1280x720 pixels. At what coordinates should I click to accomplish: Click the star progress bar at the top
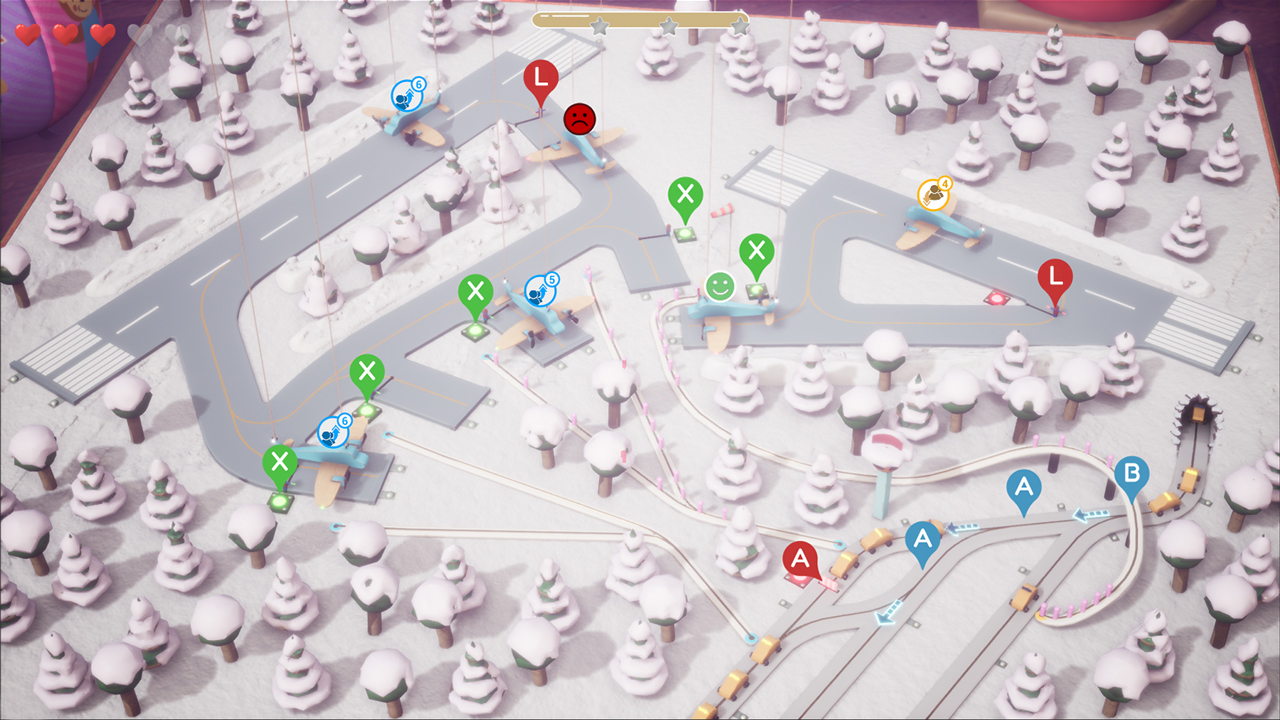tap(640, 22)
